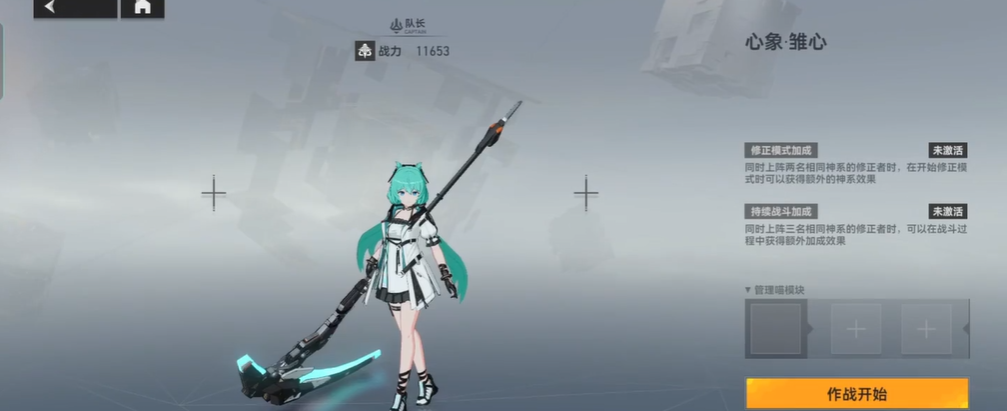1007x411 pixels.
Task: Return to the home screen
Action: coord(142,8)
